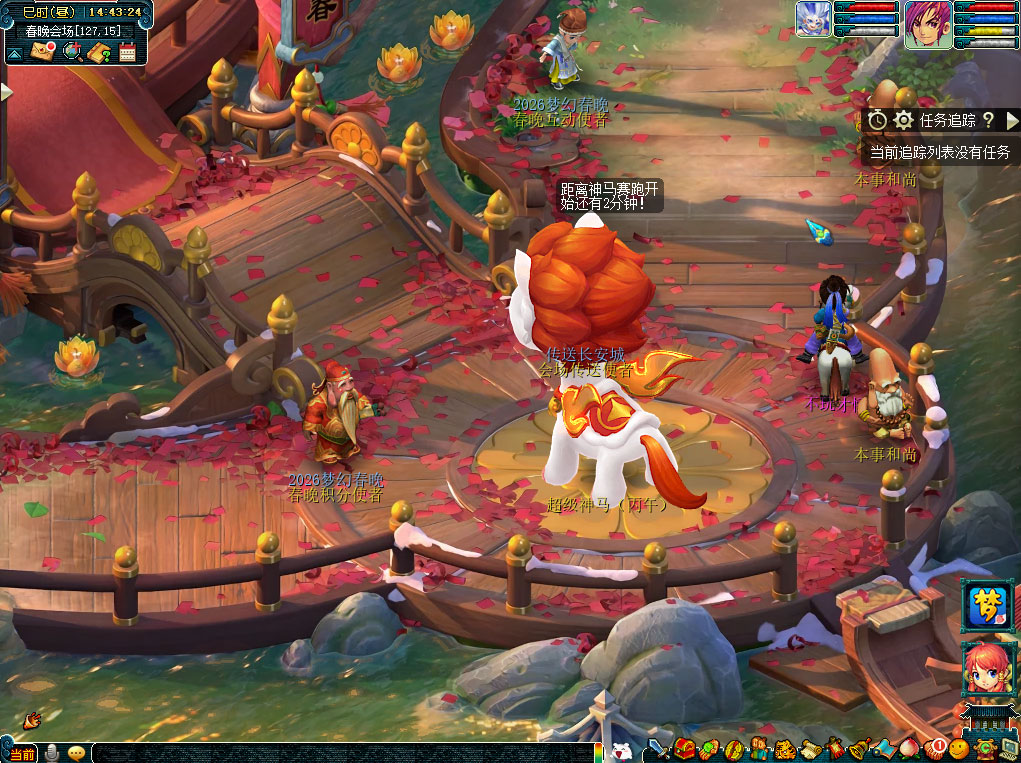Switch the chat channel labeled 当前
The width and height of the screenshot is (1021, 763).
[21, 753]
